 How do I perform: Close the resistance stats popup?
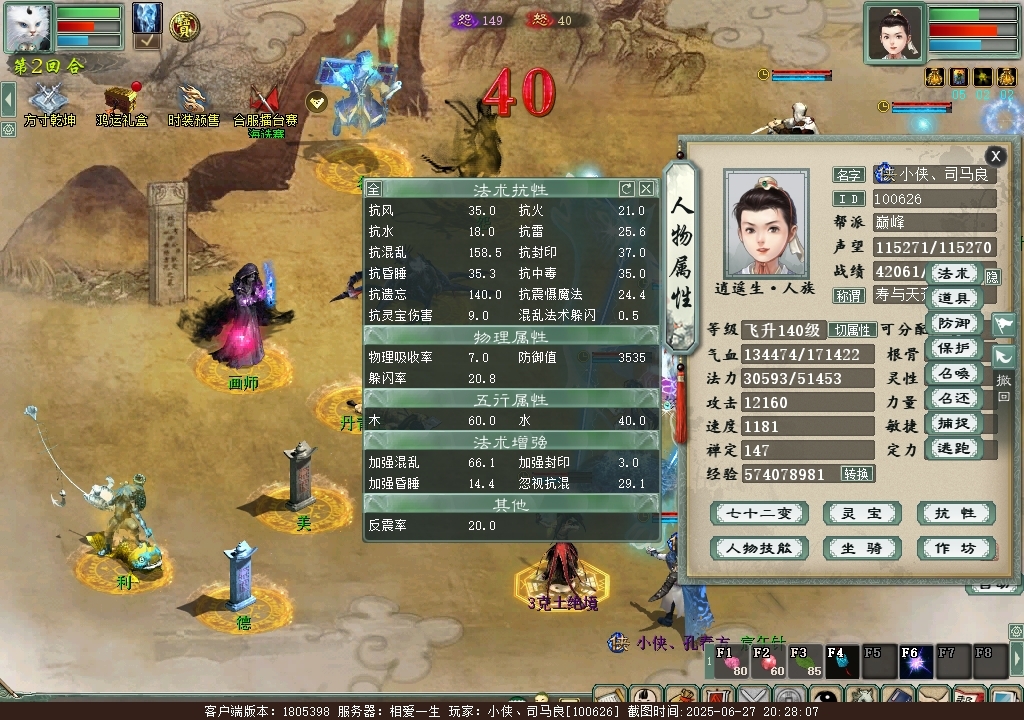point(647,188)
